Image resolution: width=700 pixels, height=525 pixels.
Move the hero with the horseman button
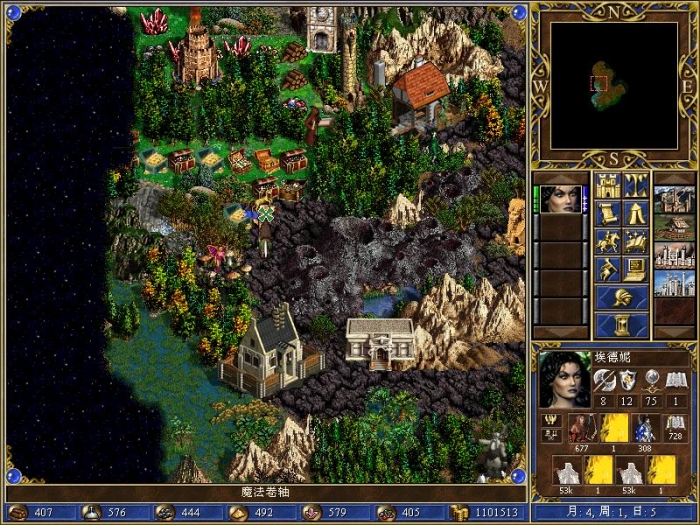(608, 241)
